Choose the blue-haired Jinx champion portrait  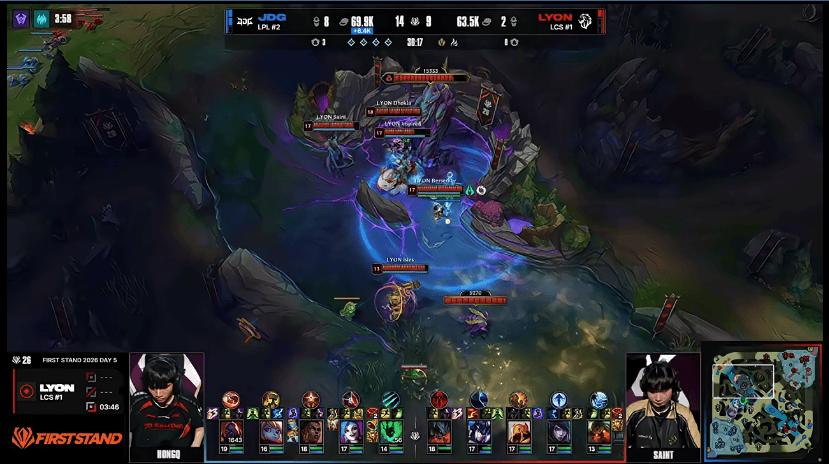point(351,432)
